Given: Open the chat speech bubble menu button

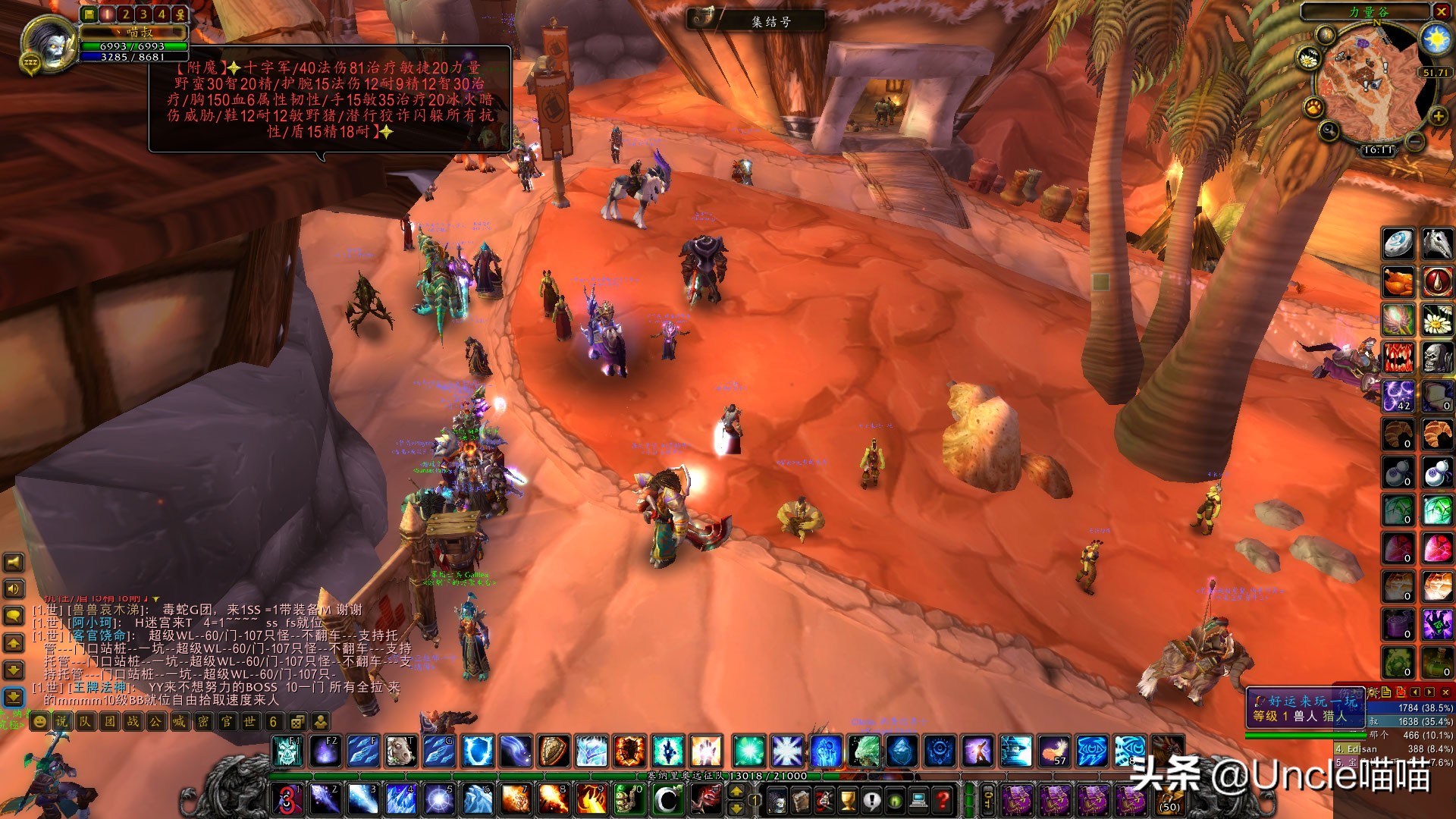Looking at the screenshot, I should pyautogui.click(x=14, y=615).
